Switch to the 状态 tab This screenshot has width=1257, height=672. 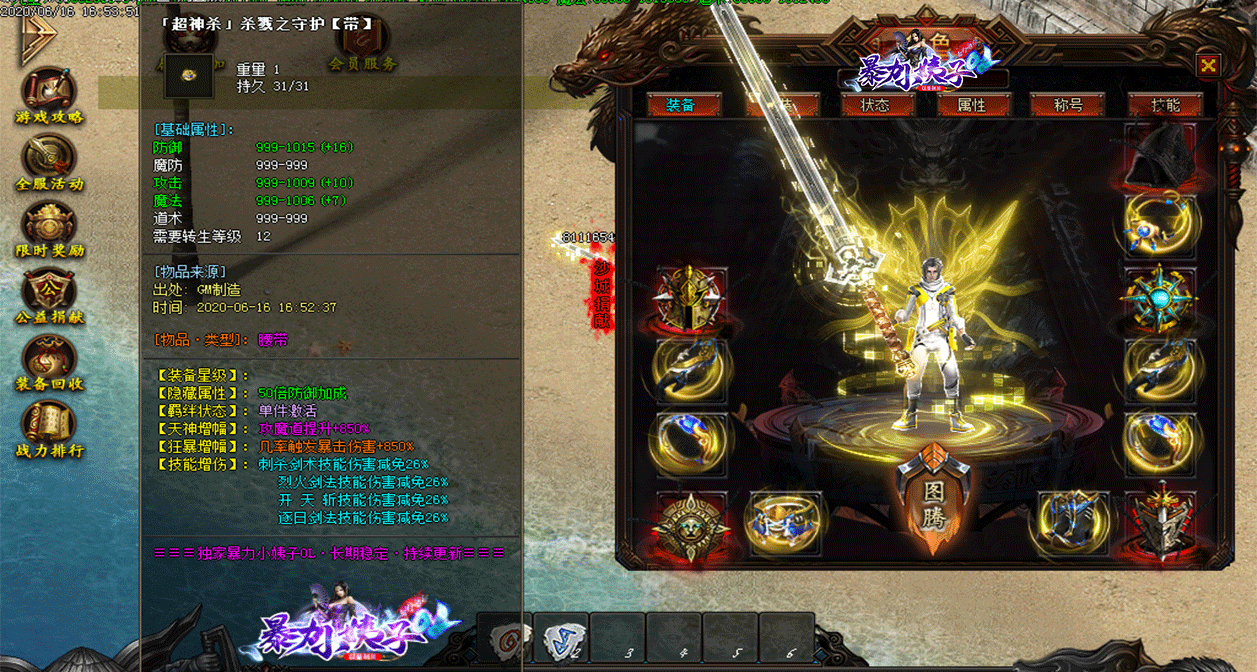876,105
